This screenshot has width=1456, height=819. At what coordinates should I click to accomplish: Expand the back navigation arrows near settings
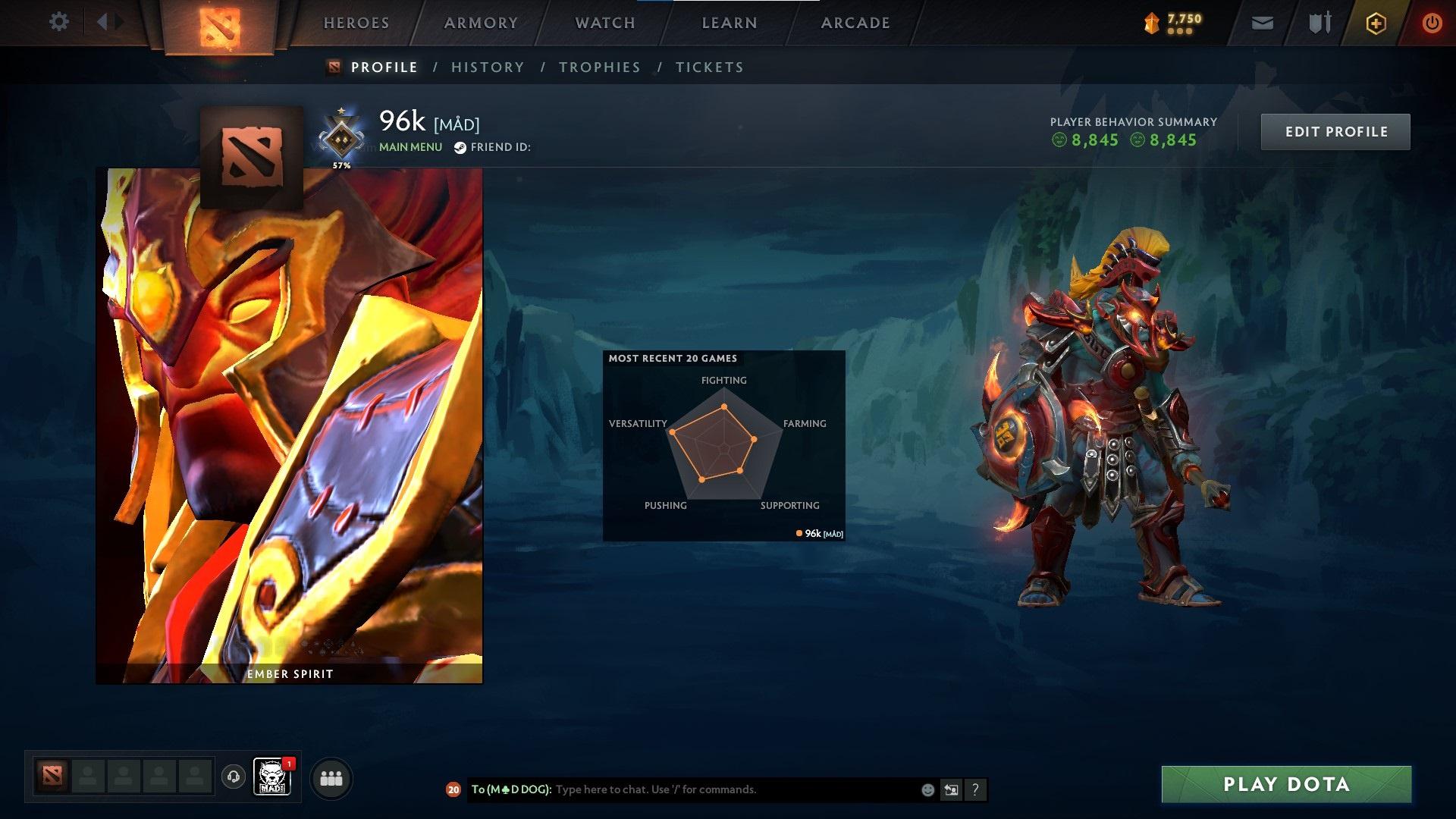[108, 22]
